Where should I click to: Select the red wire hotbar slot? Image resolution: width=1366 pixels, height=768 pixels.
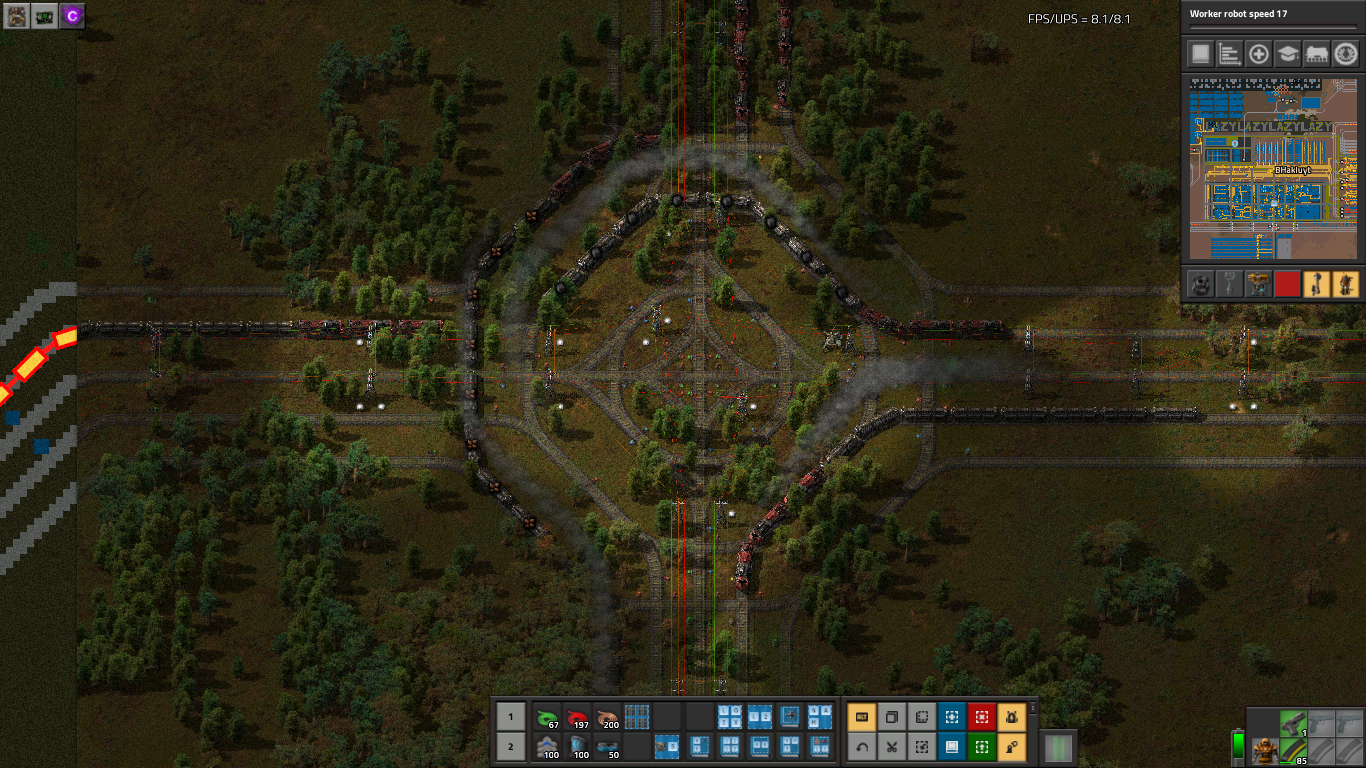coord(577,717)
